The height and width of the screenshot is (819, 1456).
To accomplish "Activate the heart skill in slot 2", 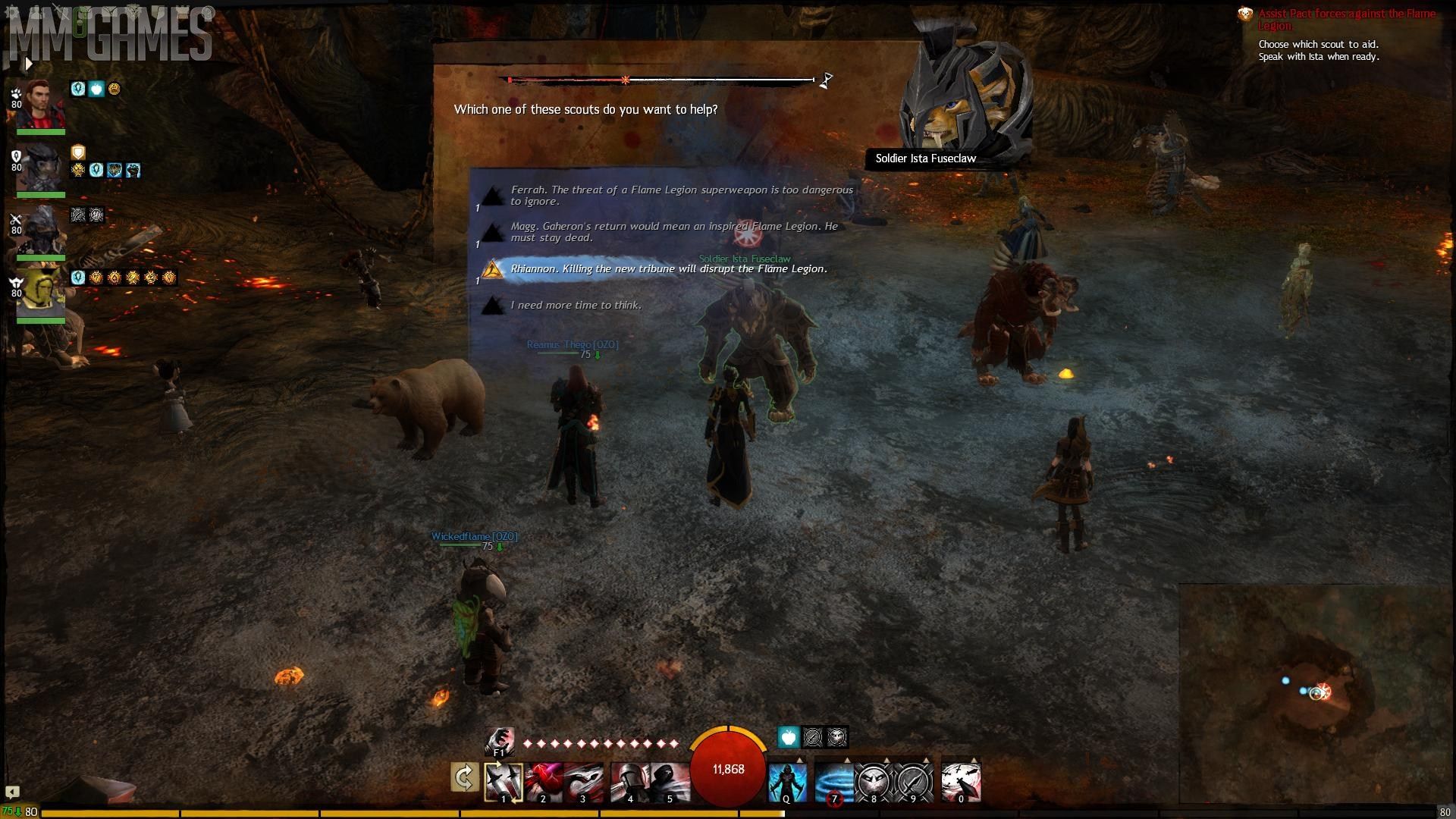I will [544, 782].
